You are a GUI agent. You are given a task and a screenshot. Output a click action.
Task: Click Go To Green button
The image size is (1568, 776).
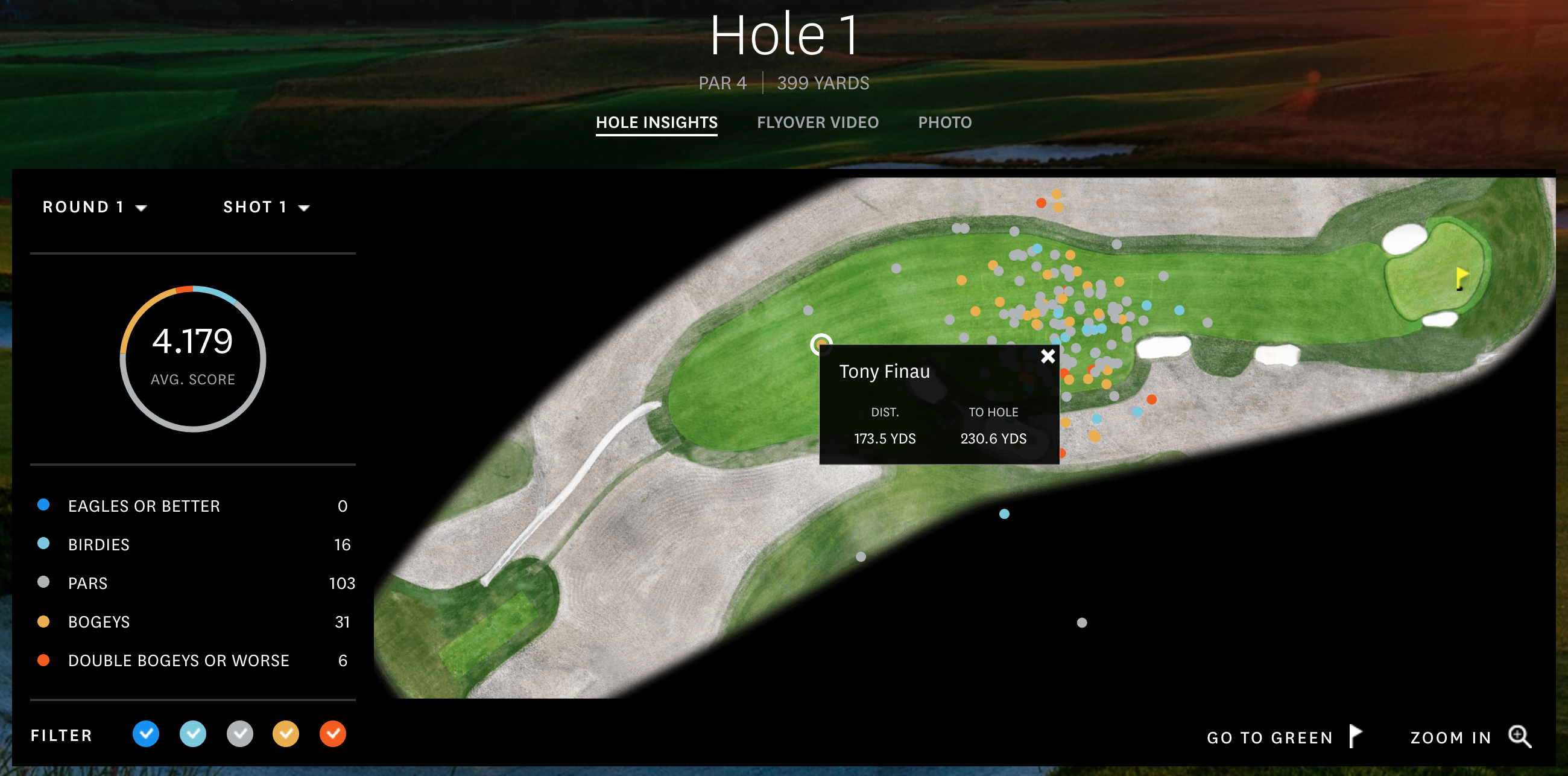pos(1283,737)
